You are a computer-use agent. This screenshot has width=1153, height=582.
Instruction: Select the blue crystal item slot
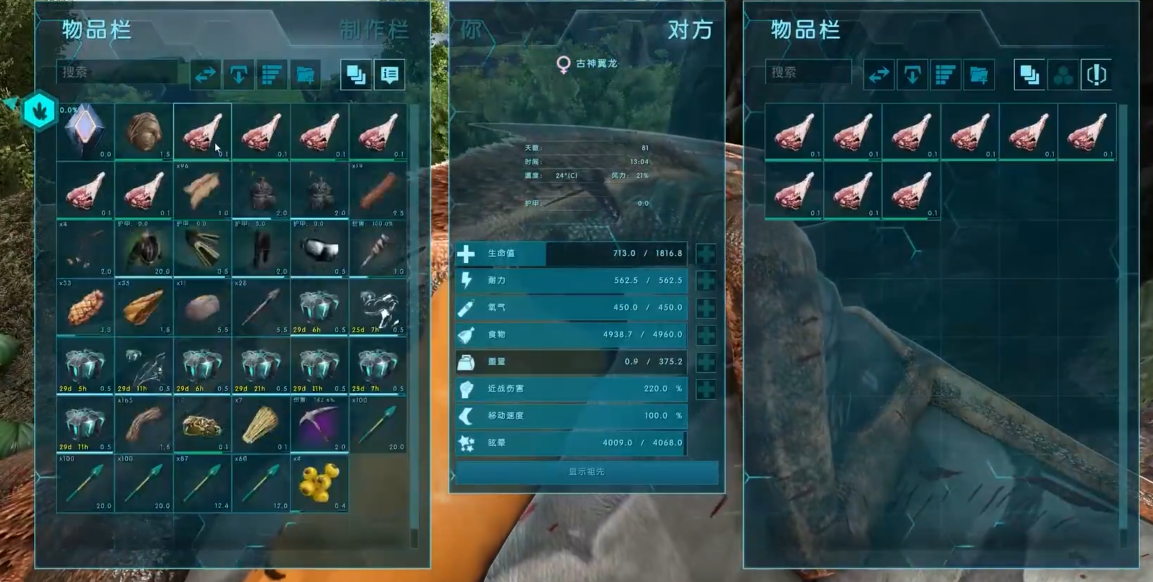tap(85, 131)
